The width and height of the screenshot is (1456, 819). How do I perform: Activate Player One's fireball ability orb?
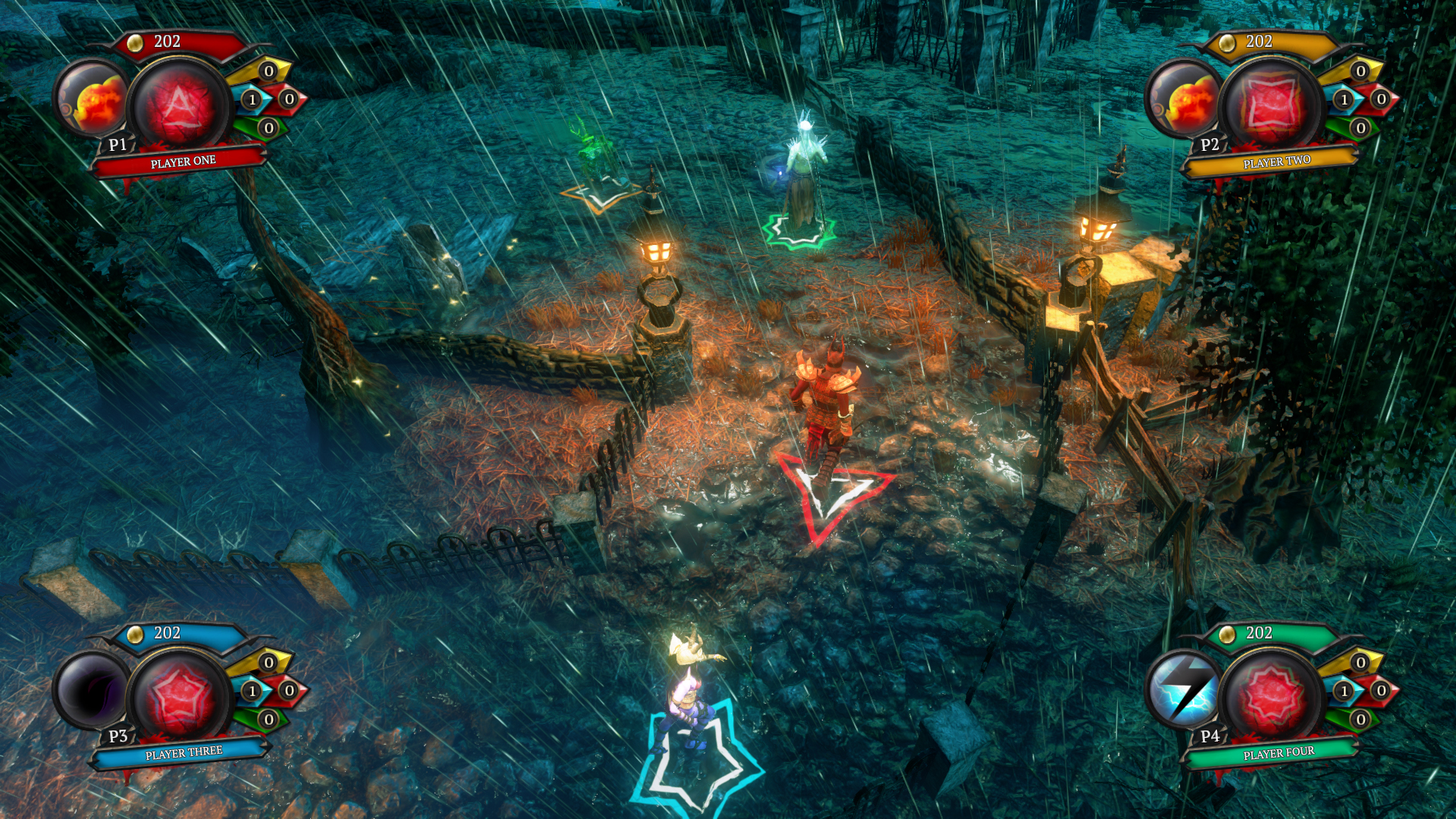click(x=93, y=99)
